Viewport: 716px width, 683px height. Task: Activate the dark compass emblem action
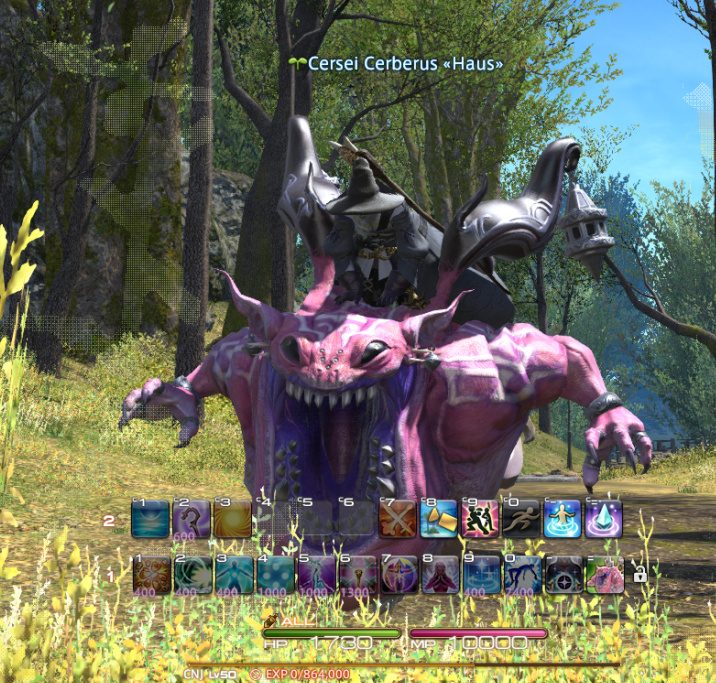click(563, 574)
